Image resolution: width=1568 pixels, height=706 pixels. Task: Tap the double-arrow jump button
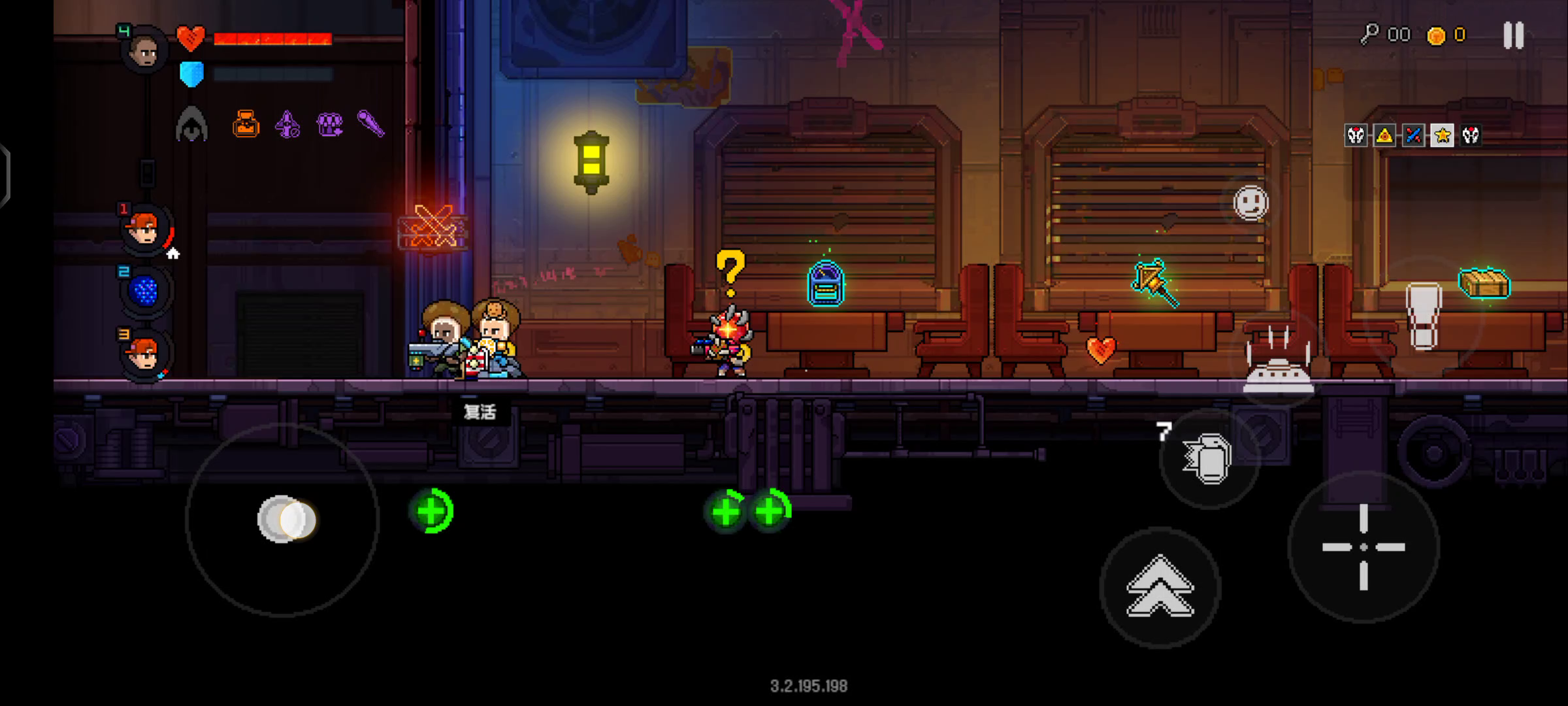click(x=1160, y=587)
